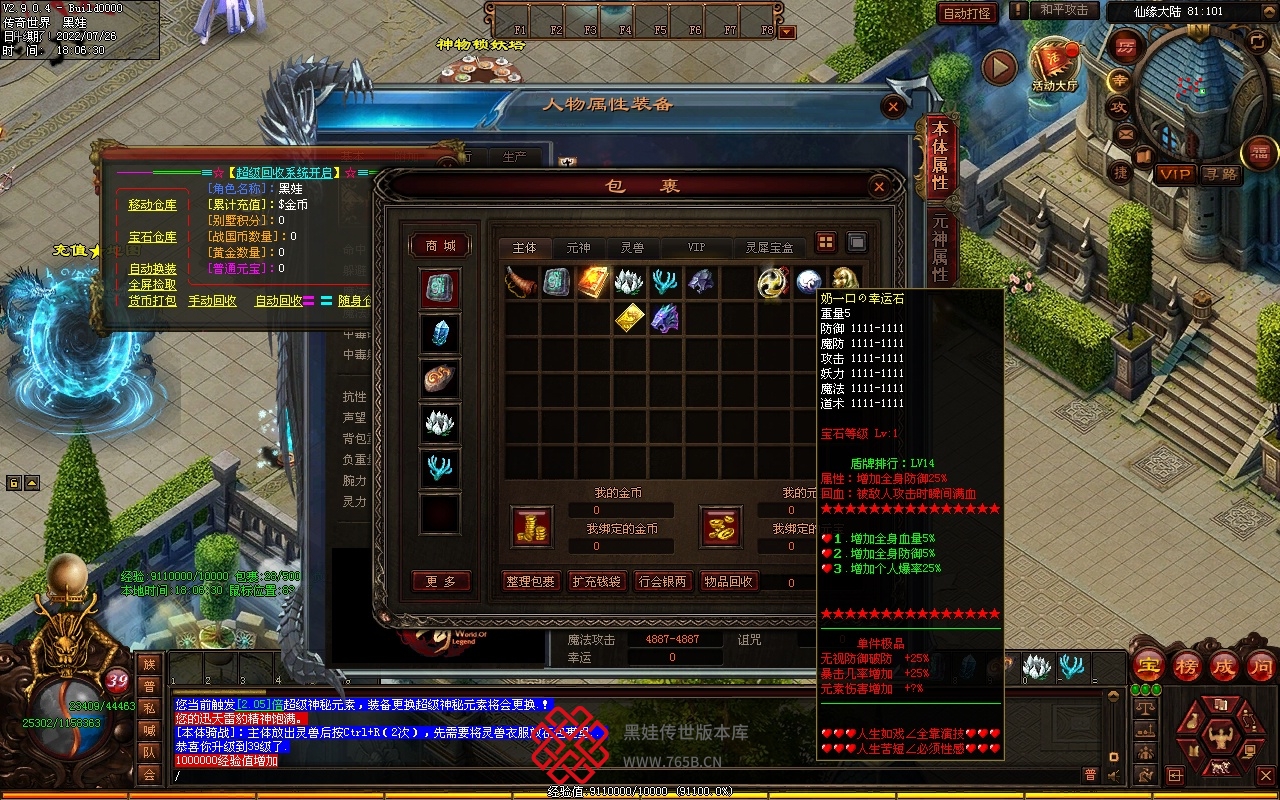The image size is (1280, 800).
Task: Close the 包裹 bag window
Action: coord(878,187)
